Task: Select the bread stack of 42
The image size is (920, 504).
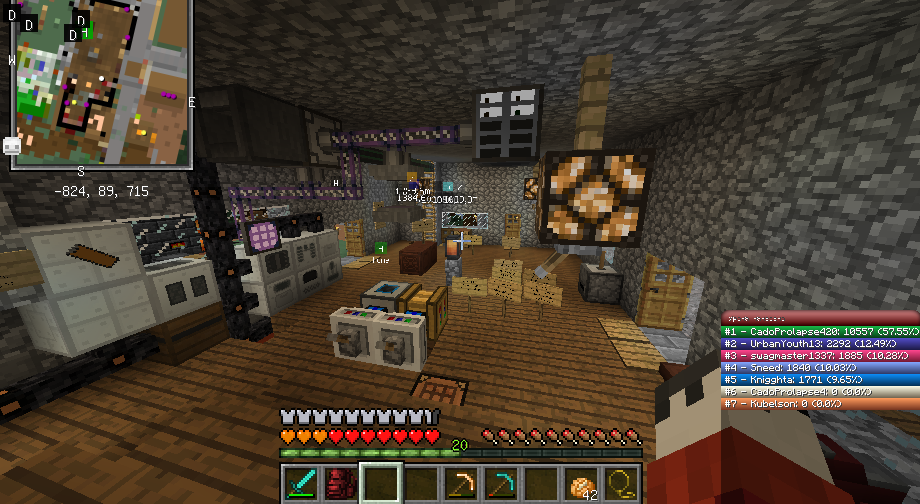Action: 581,483
